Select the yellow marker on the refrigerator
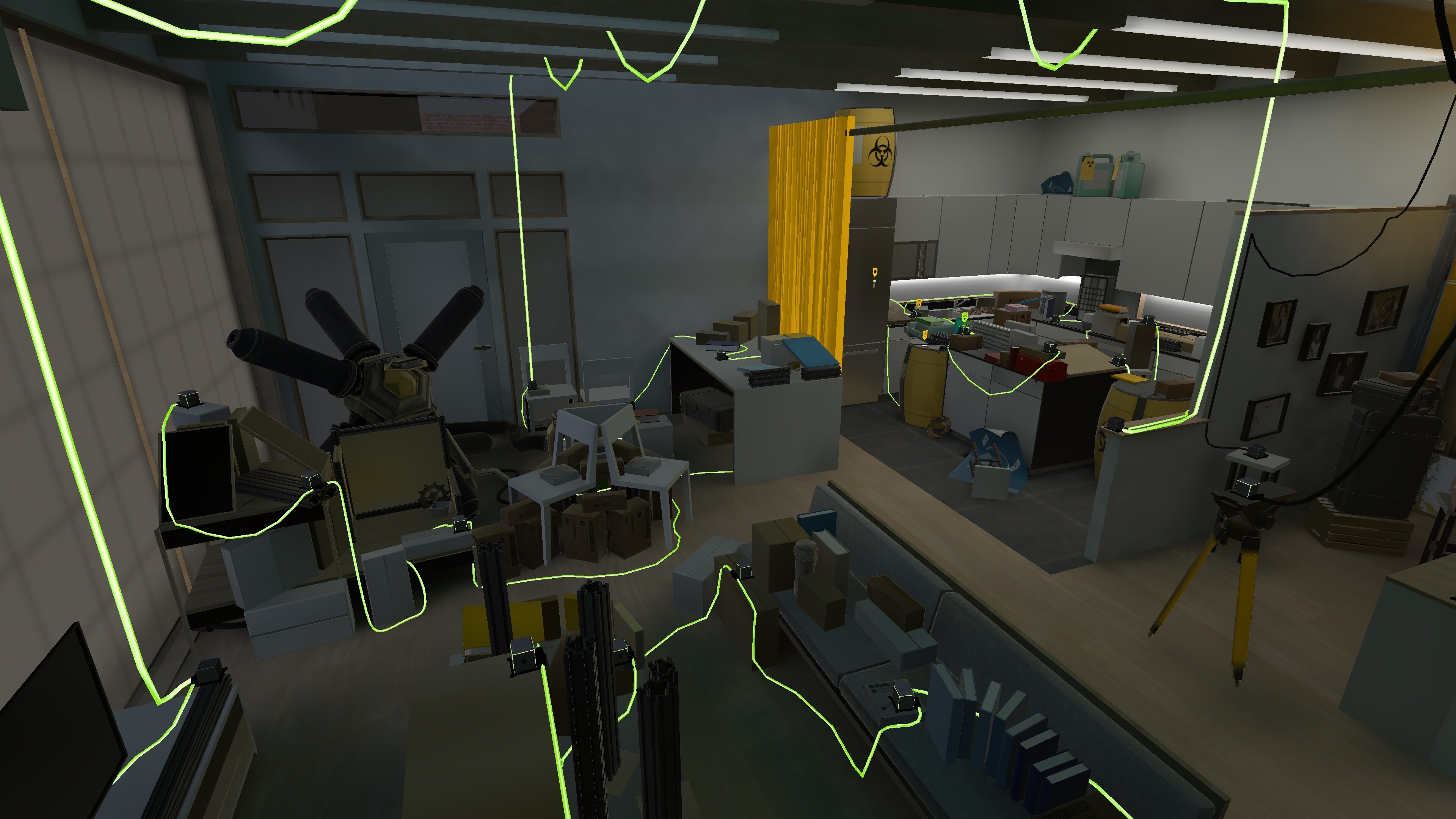The image size is (1456, 819). (x=875, y=273)
